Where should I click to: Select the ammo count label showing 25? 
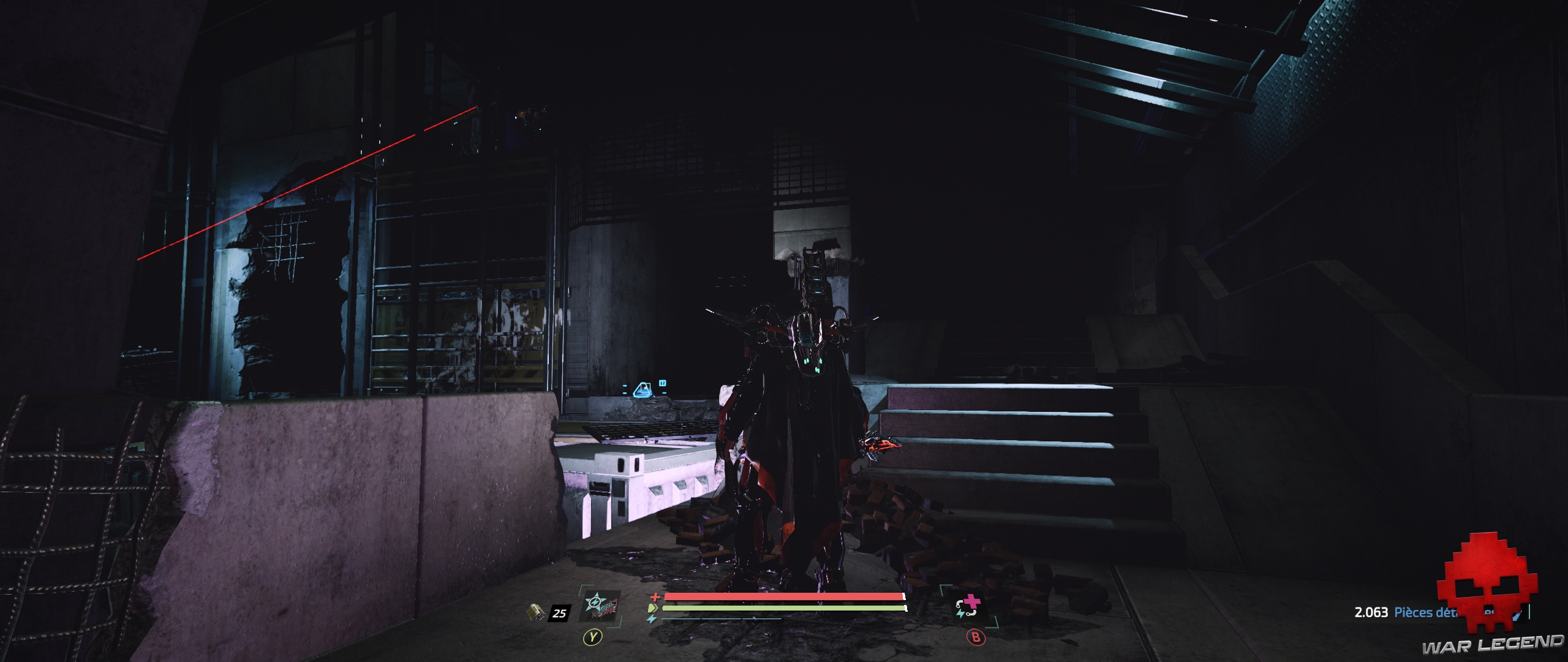pos(559,613)
